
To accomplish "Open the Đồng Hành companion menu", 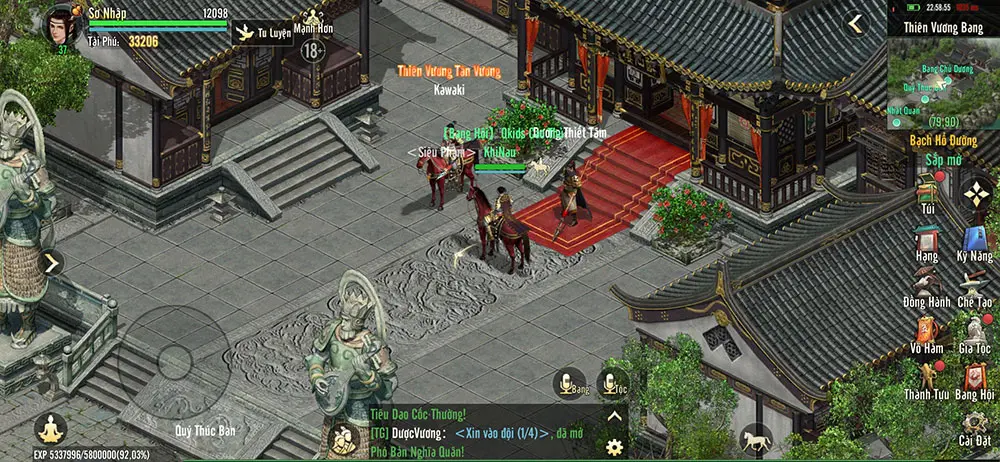I will pyautogui.click(x=927, y=286).
